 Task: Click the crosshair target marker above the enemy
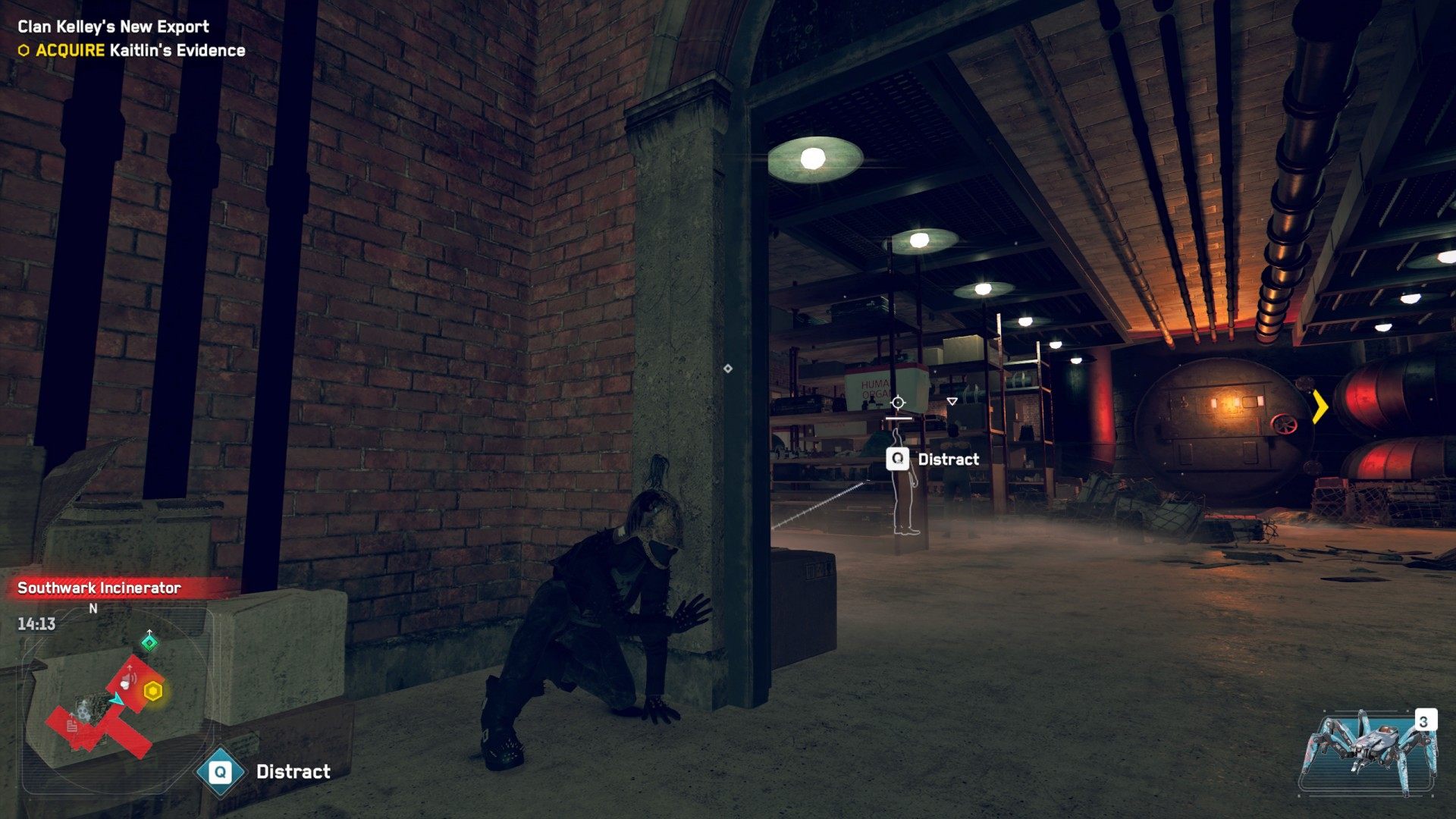pyautogui.click(x=898, y=403)
